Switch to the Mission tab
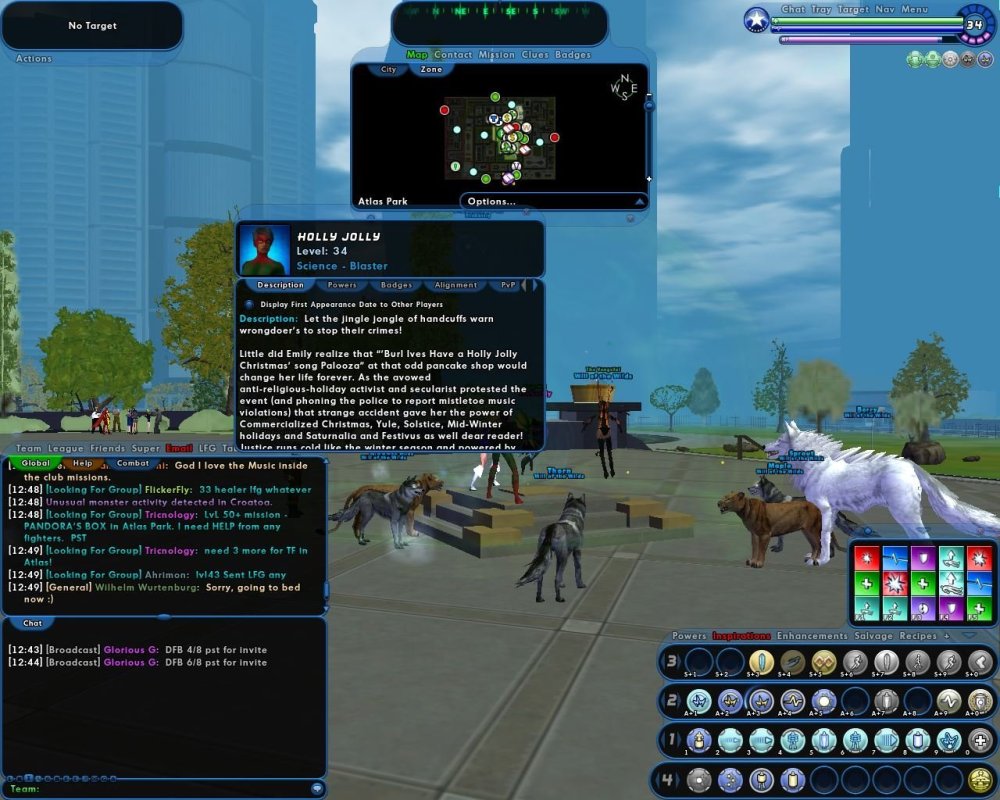The image size is (1000, 800). point(496,55)
